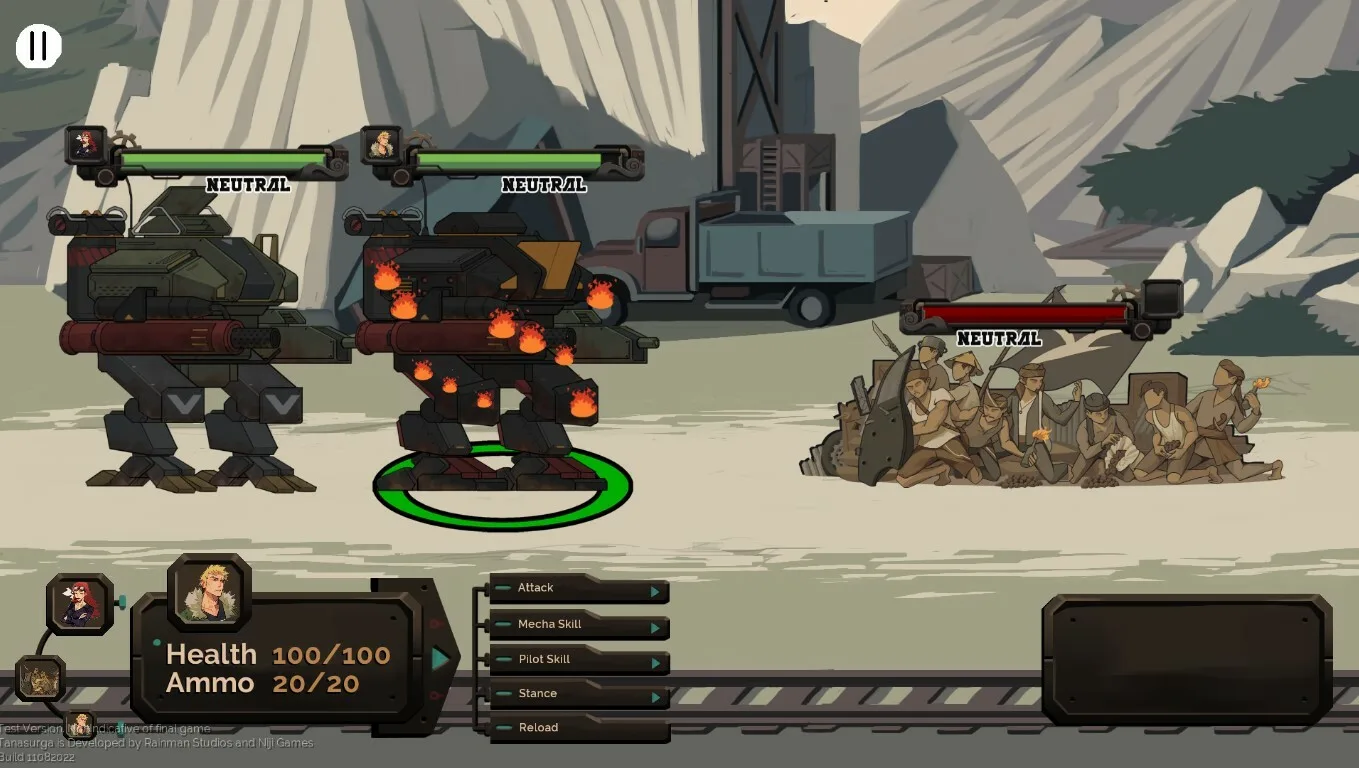
Task: Click the large blonde pilot portrait on status panel
Action: coord(209,592)
